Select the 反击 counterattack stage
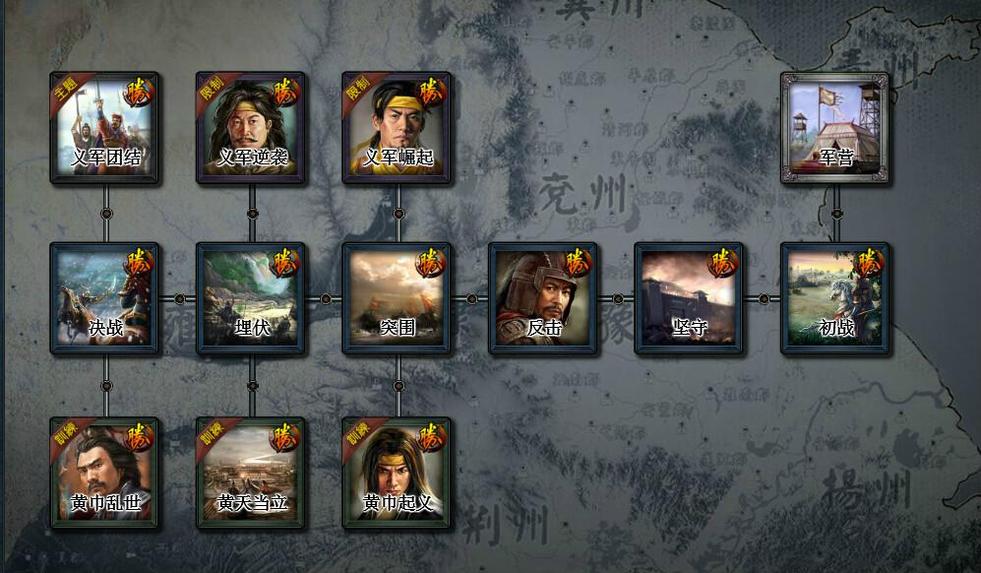The image size is (981, 573). (543, 298)
